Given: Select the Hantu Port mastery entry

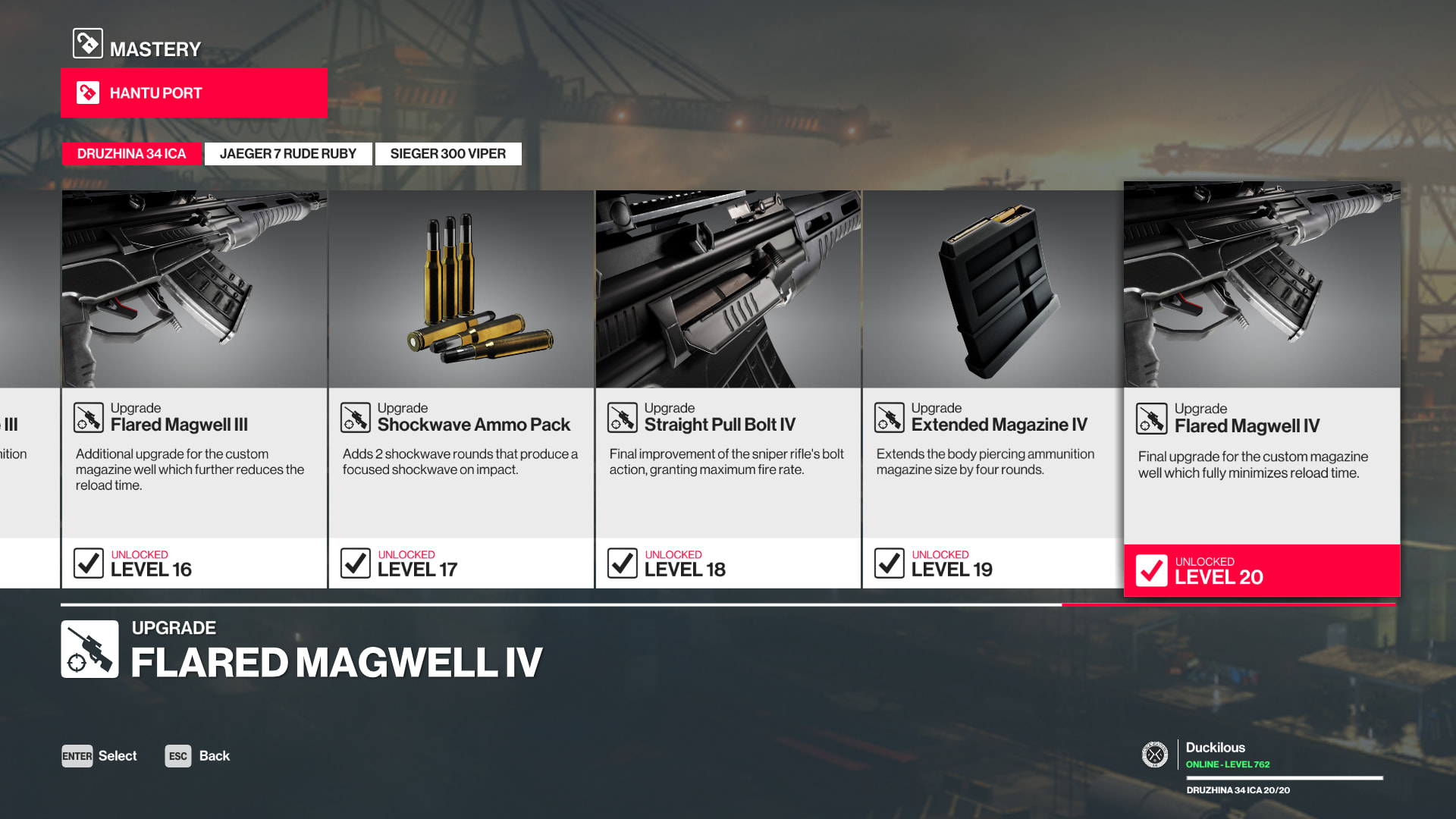Looking at the screenshot, I should click(x=193, y=93).
